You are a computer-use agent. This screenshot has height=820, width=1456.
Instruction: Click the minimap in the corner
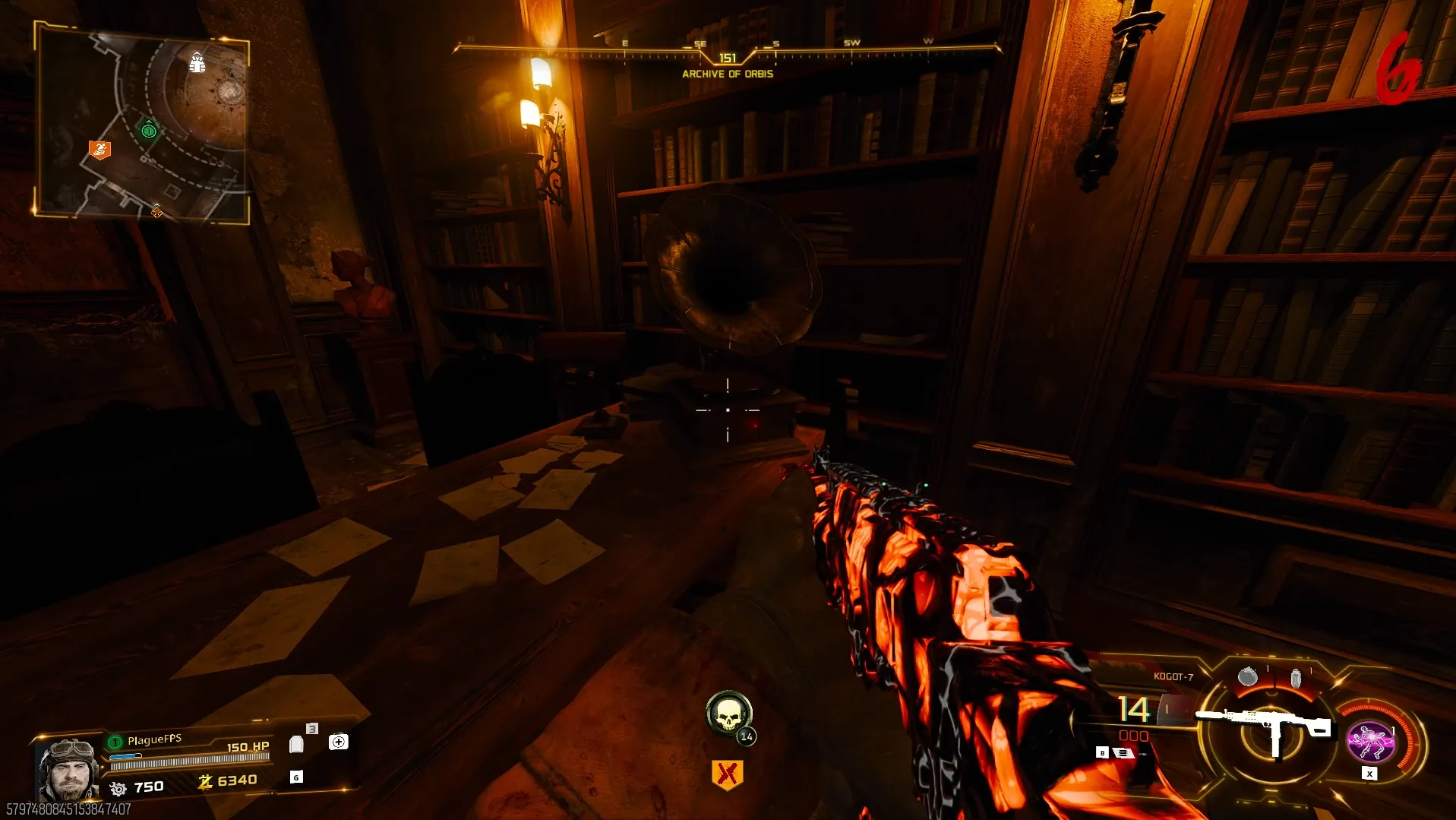click(x=142, y=124)
